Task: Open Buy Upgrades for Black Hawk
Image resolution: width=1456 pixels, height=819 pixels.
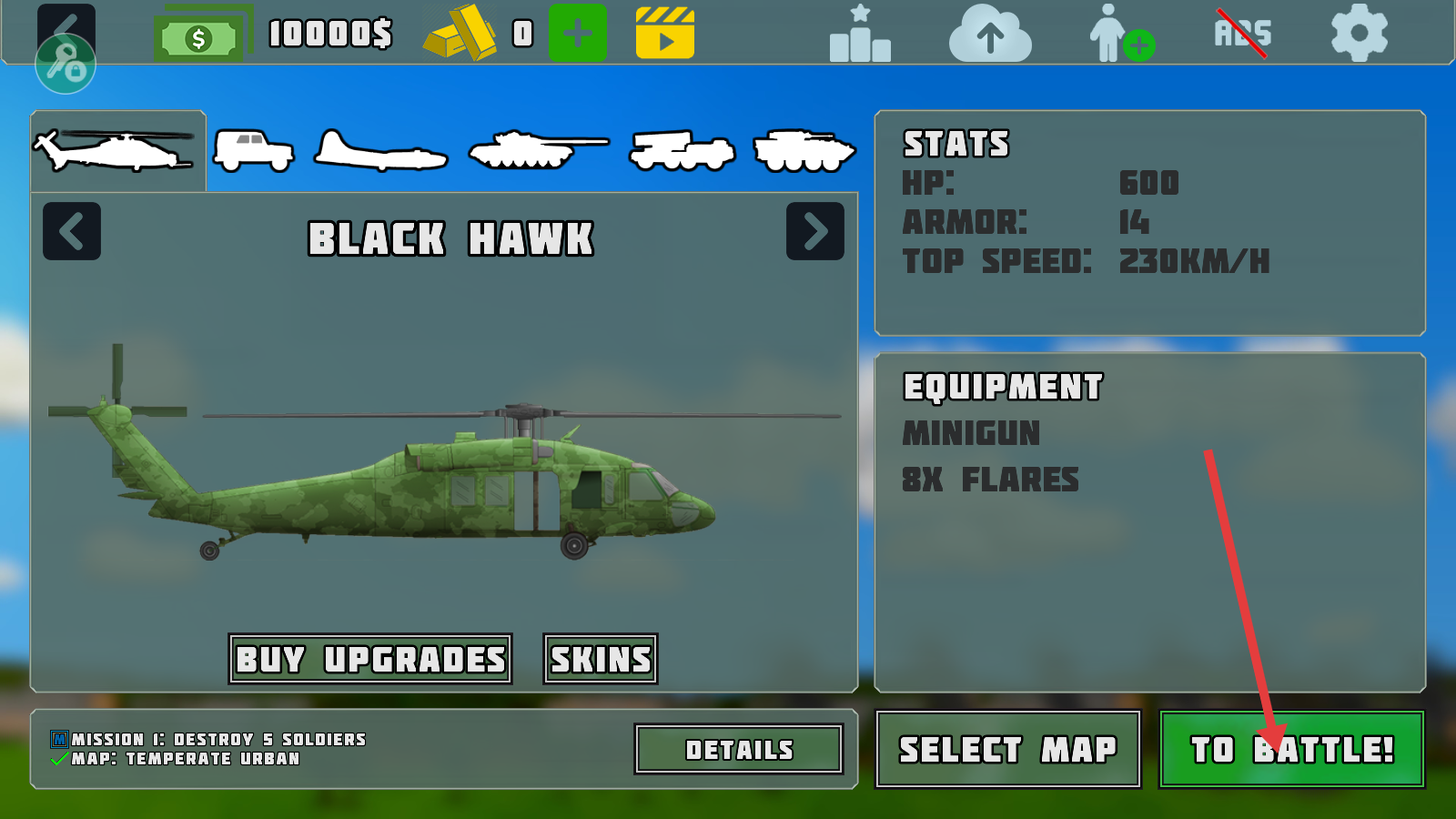Action: coord(370,659)
